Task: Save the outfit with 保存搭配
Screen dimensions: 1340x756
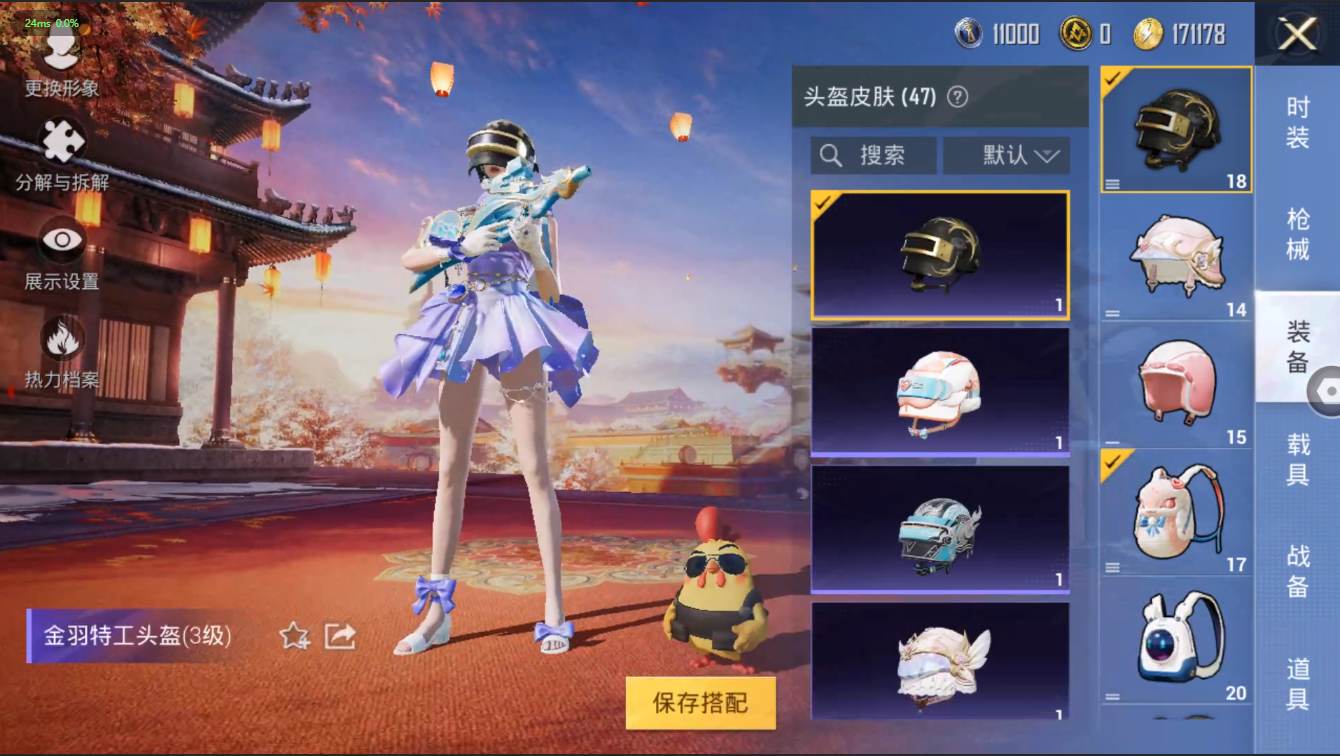Action: (x=700, y=702)
